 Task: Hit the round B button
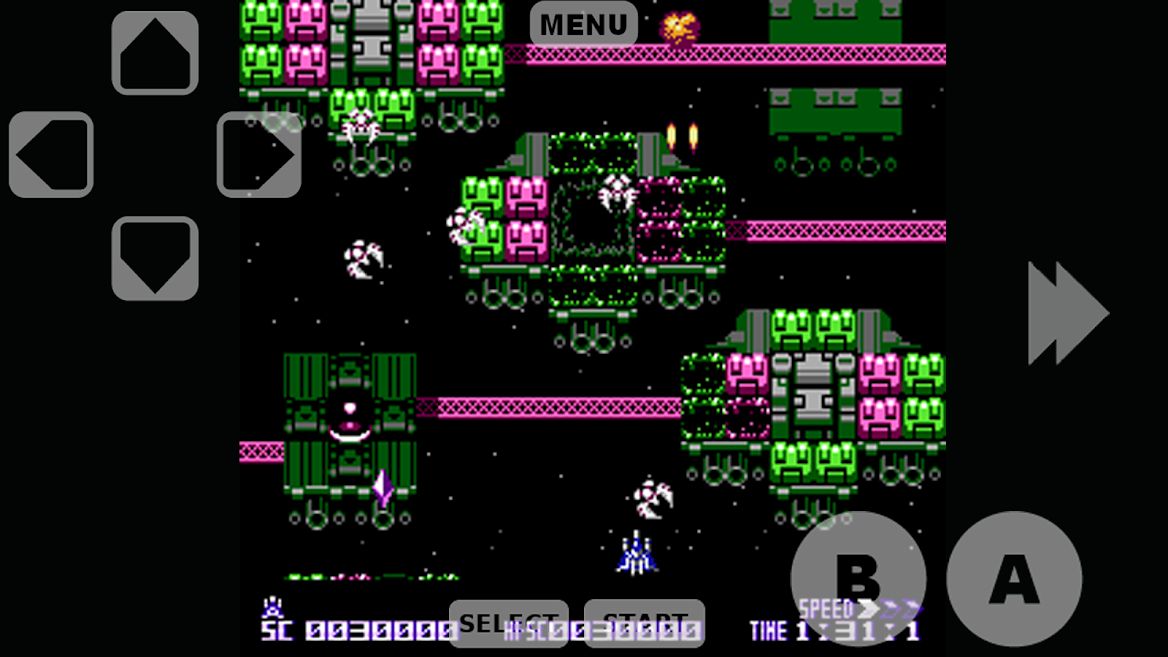tap(858, 578)
